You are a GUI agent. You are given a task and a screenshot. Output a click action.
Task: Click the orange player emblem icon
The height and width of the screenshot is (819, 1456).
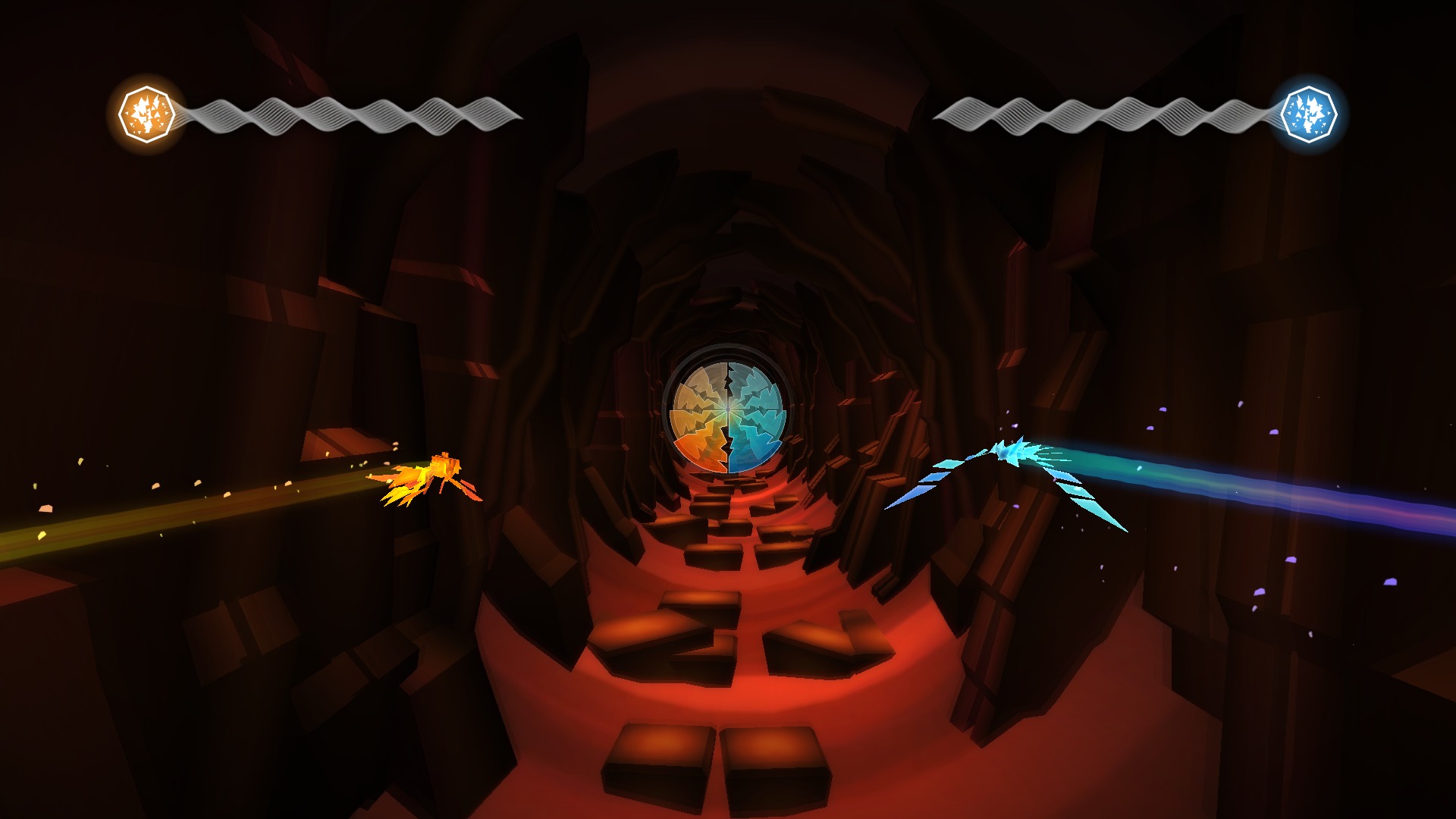[147, 115]
